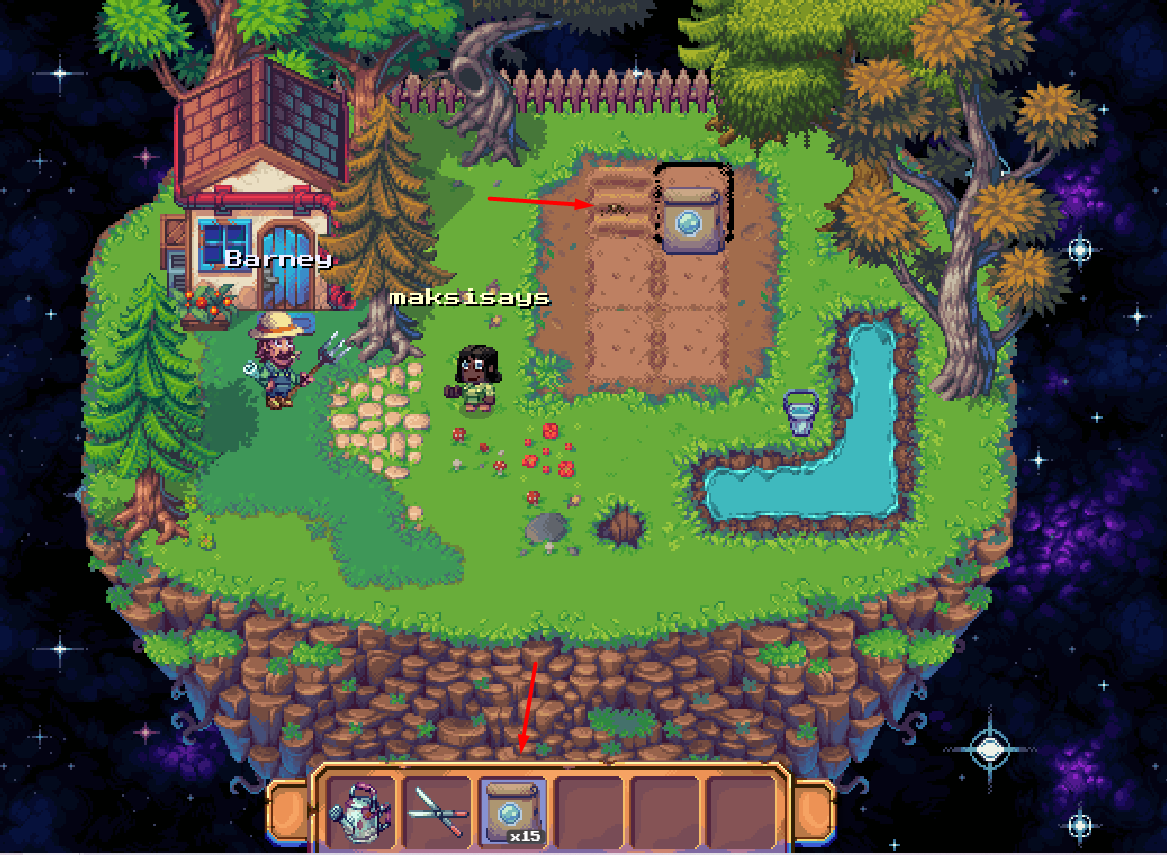Choose the seed bag slot marked x15
The height and width of the screenshot is (855, 1167).
[x=513, y=811]
